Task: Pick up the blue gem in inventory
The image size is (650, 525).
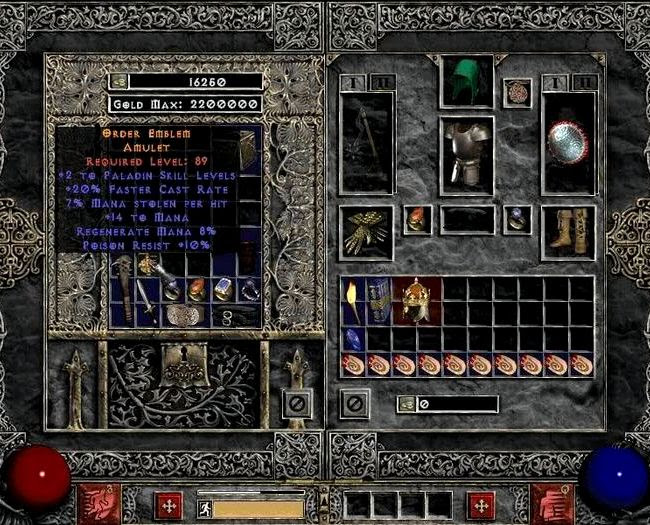Action: click(x=353, y=339)
